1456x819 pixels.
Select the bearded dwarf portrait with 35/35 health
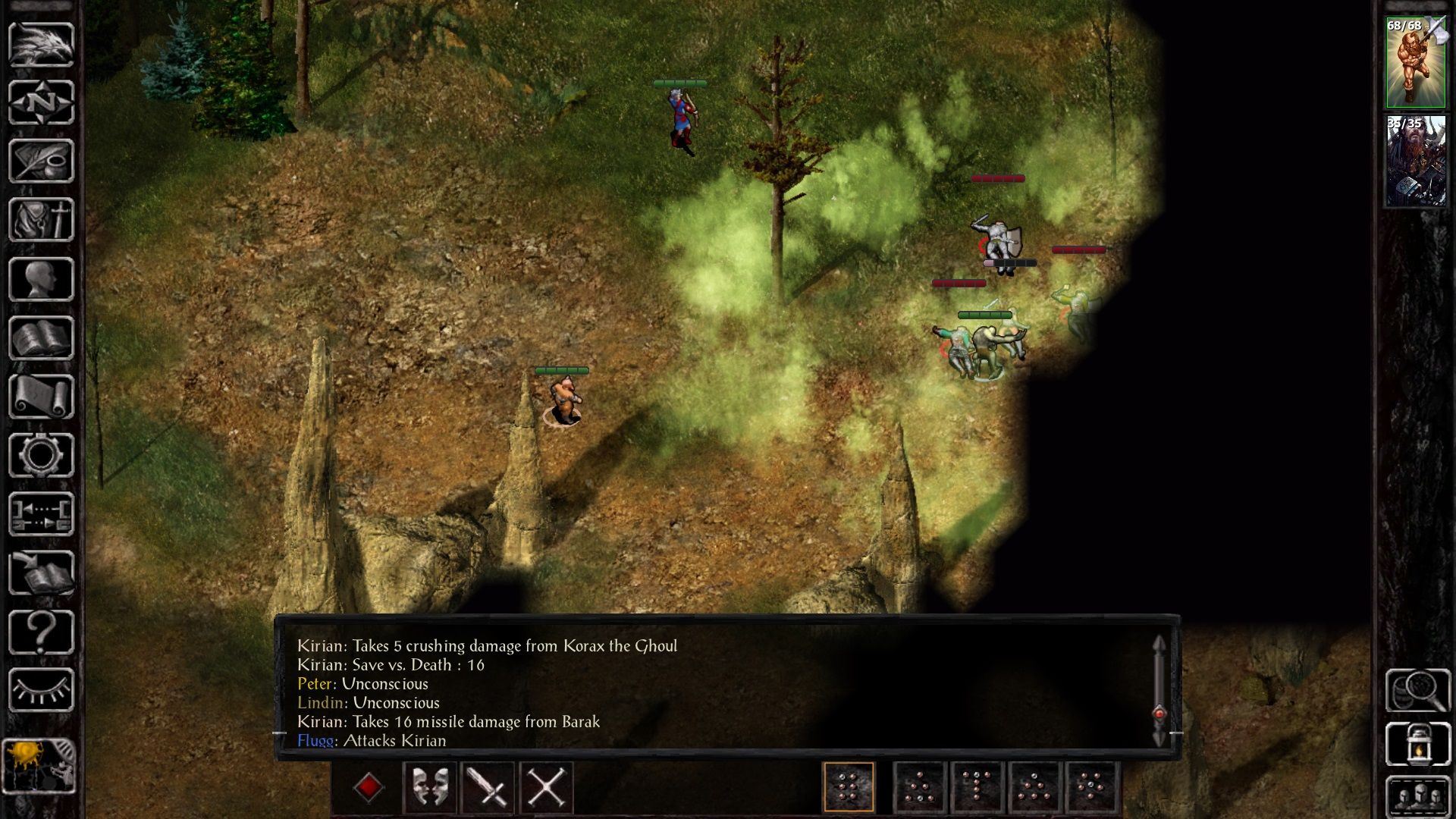[x=1415, y=162]
